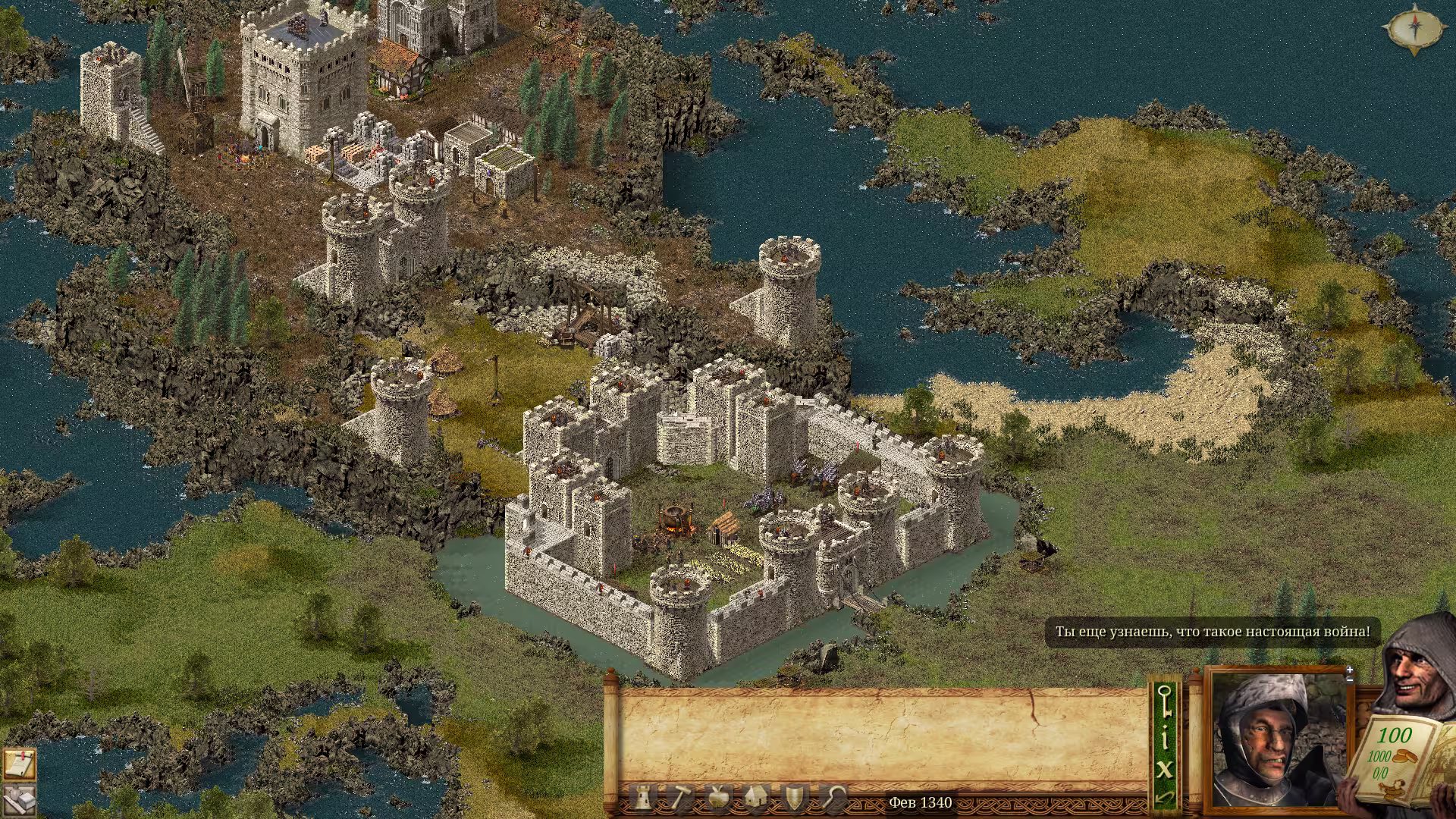This screenshot has height=819, width=1456.
Task: Switch to the farm buildings apple tab
Action: (x=718, y=797)
